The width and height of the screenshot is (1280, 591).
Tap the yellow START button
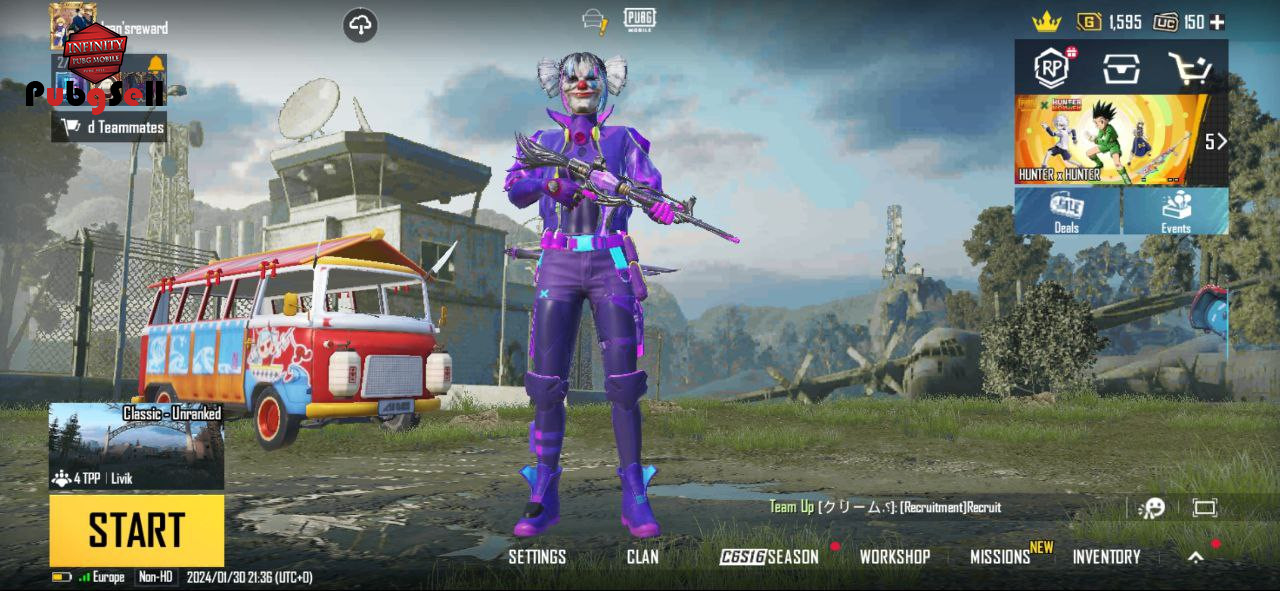pyautogui.click(x=136, y=530)
